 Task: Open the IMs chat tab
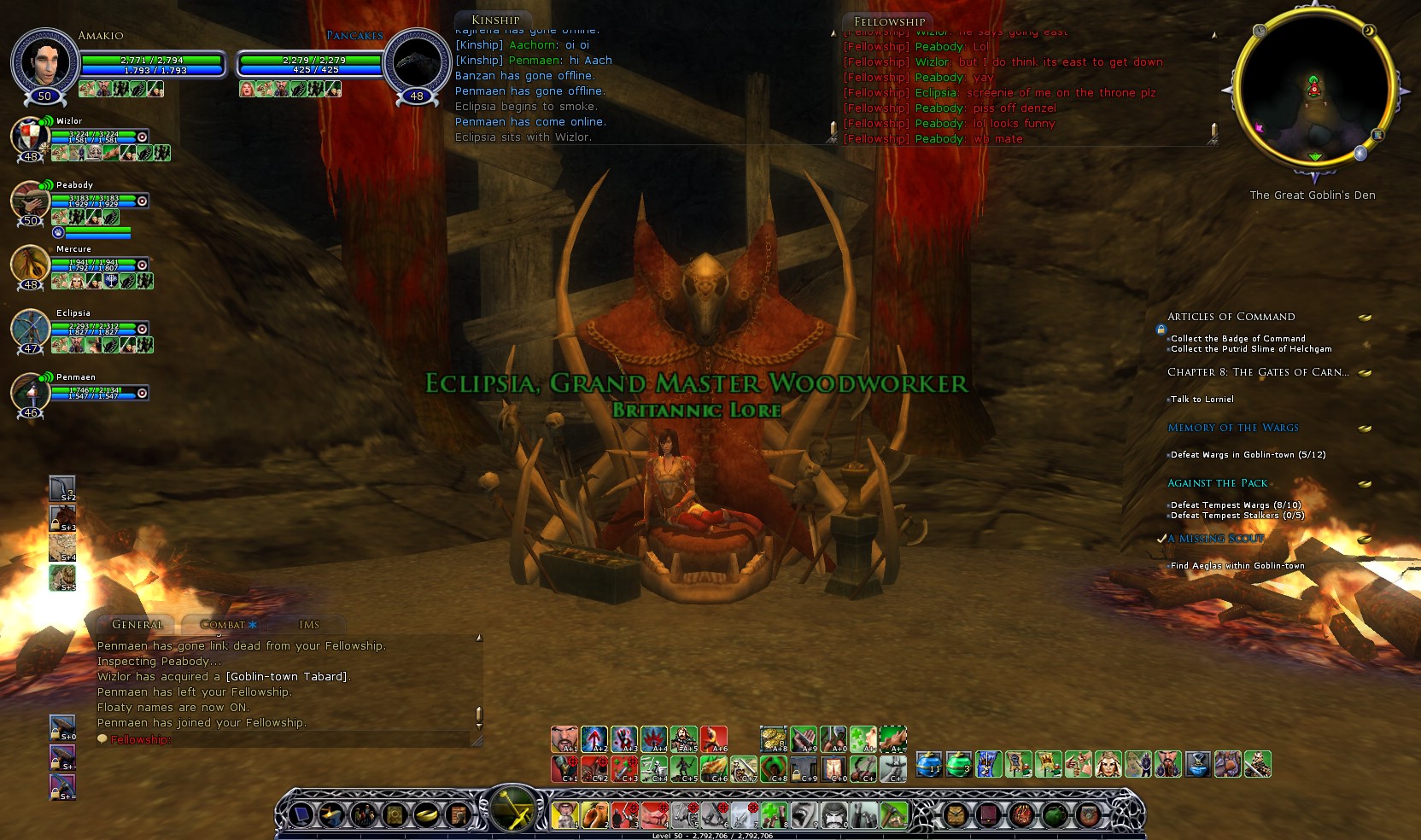click(309, 625)
